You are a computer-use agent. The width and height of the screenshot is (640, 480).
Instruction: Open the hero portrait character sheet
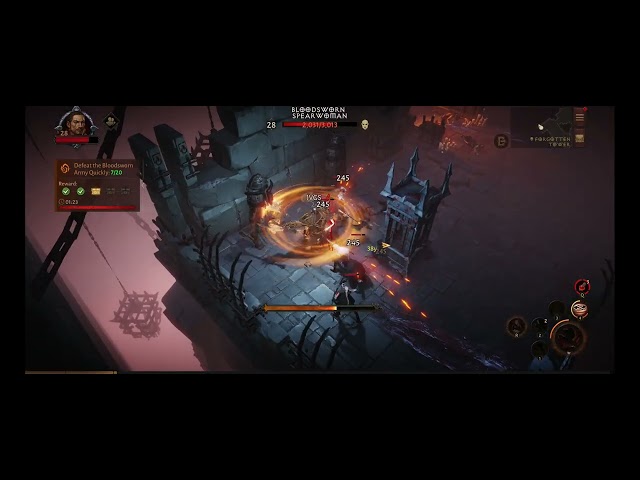tap(76, 121)
